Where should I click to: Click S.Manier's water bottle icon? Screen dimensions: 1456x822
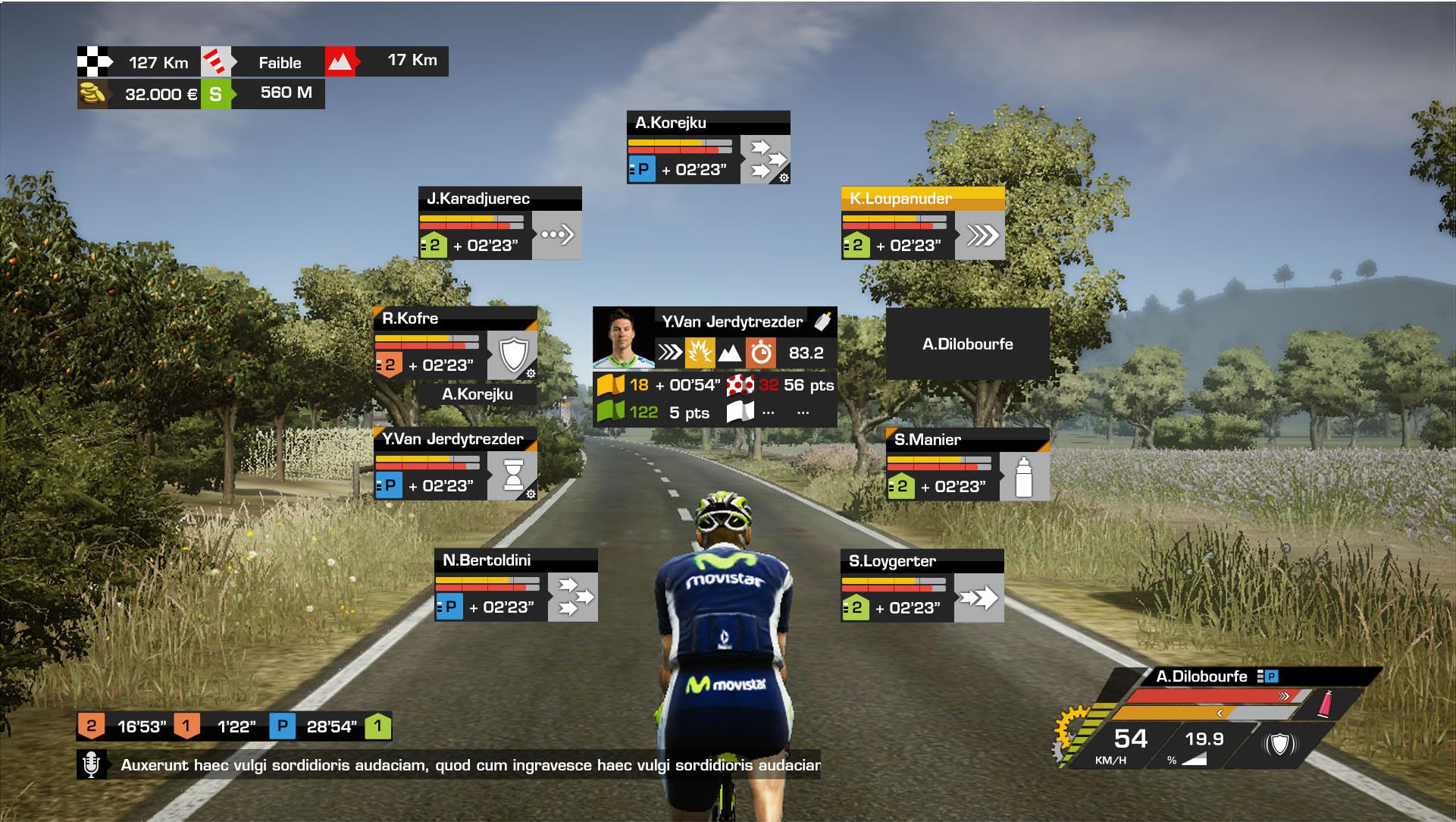pos(1024,476)
